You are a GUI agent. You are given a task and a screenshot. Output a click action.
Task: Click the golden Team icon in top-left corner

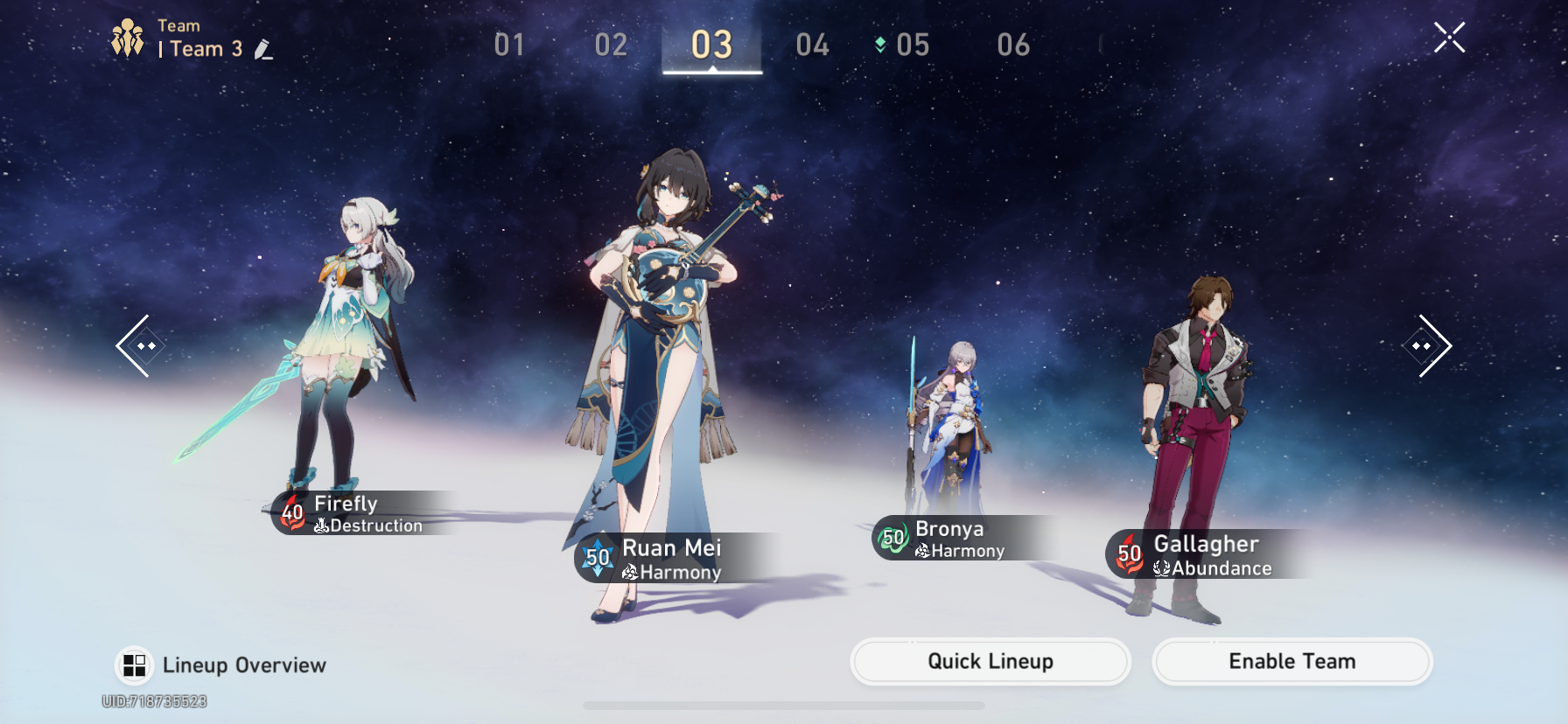coord(126,36)
